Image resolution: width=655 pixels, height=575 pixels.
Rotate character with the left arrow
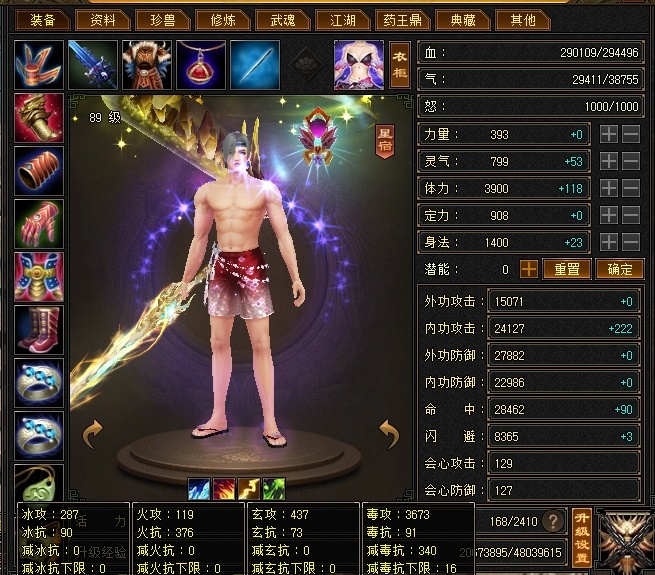click(x=93, y=432)
